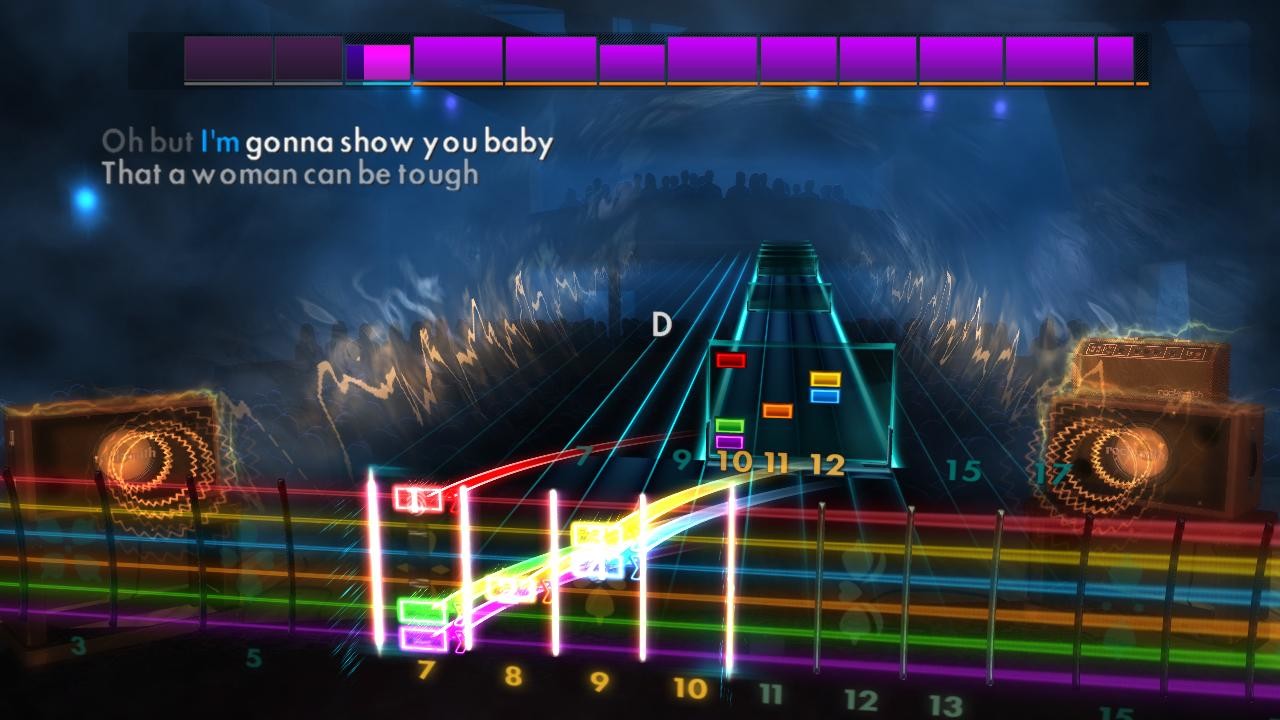Toggle the last purple segment on the right
Viewport: 1280px width, 720px height.
[x=1113, y=56]
